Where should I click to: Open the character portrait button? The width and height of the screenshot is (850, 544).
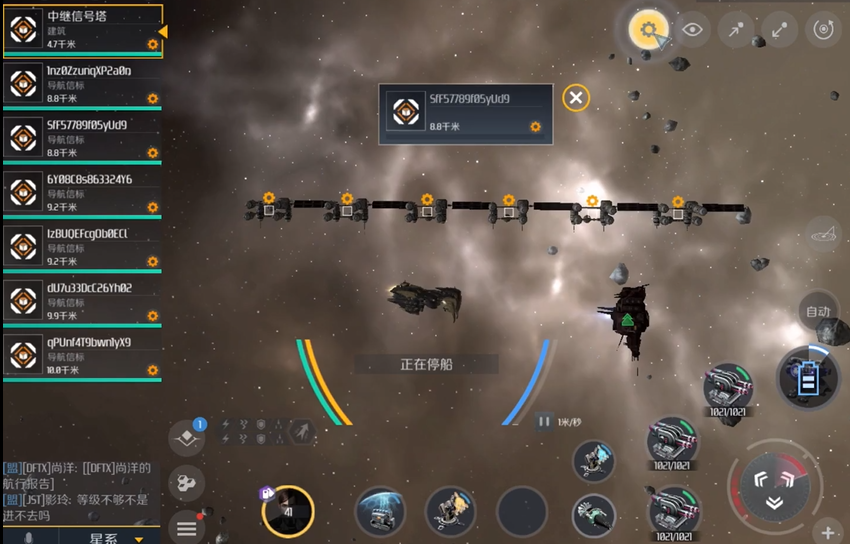coord(288,511)
